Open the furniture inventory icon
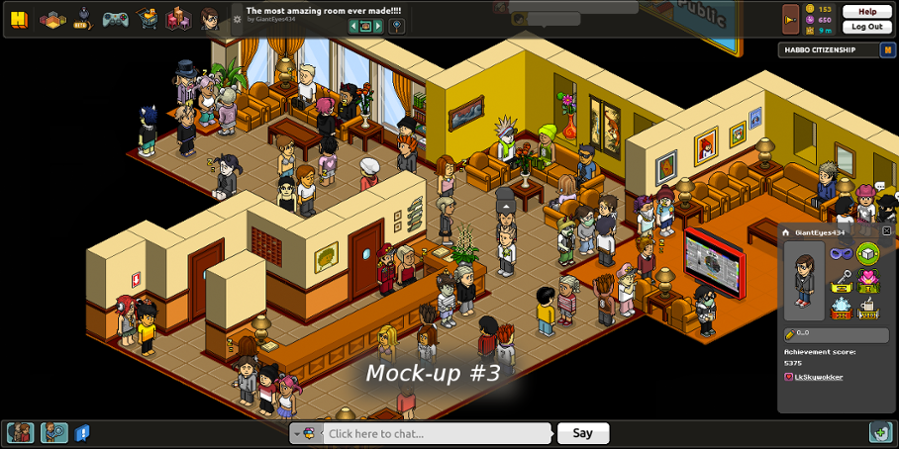The image size is (899, 449). (x=177, y=19)
